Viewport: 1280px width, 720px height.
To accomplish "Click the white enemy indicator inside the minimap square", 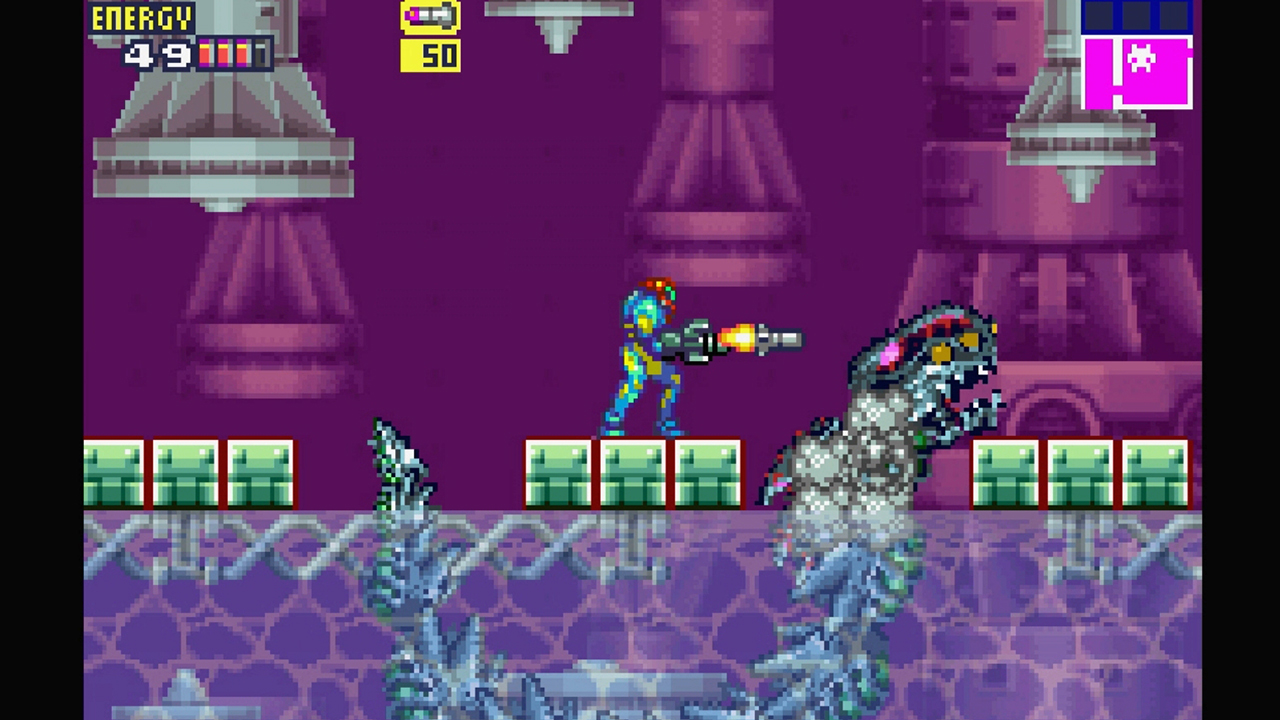I will coord(1139,58).
